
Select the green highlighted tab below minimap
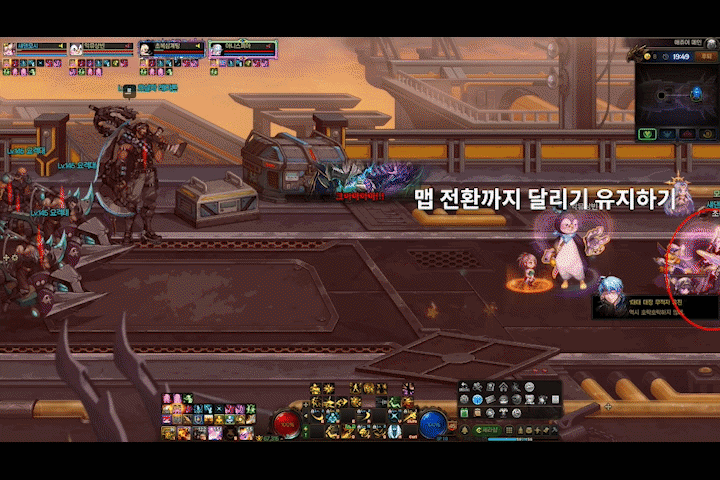645,133
